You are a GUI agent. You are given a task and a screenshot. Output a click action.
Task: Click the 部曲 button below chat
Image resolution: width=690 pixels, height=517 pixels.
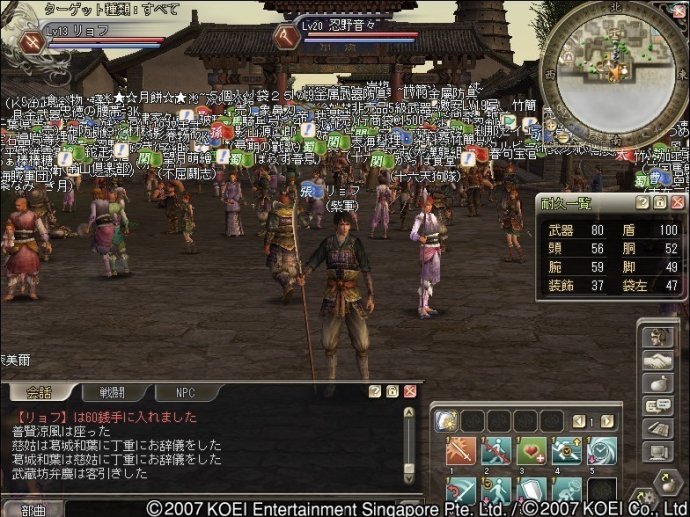[x=32, y=509]
